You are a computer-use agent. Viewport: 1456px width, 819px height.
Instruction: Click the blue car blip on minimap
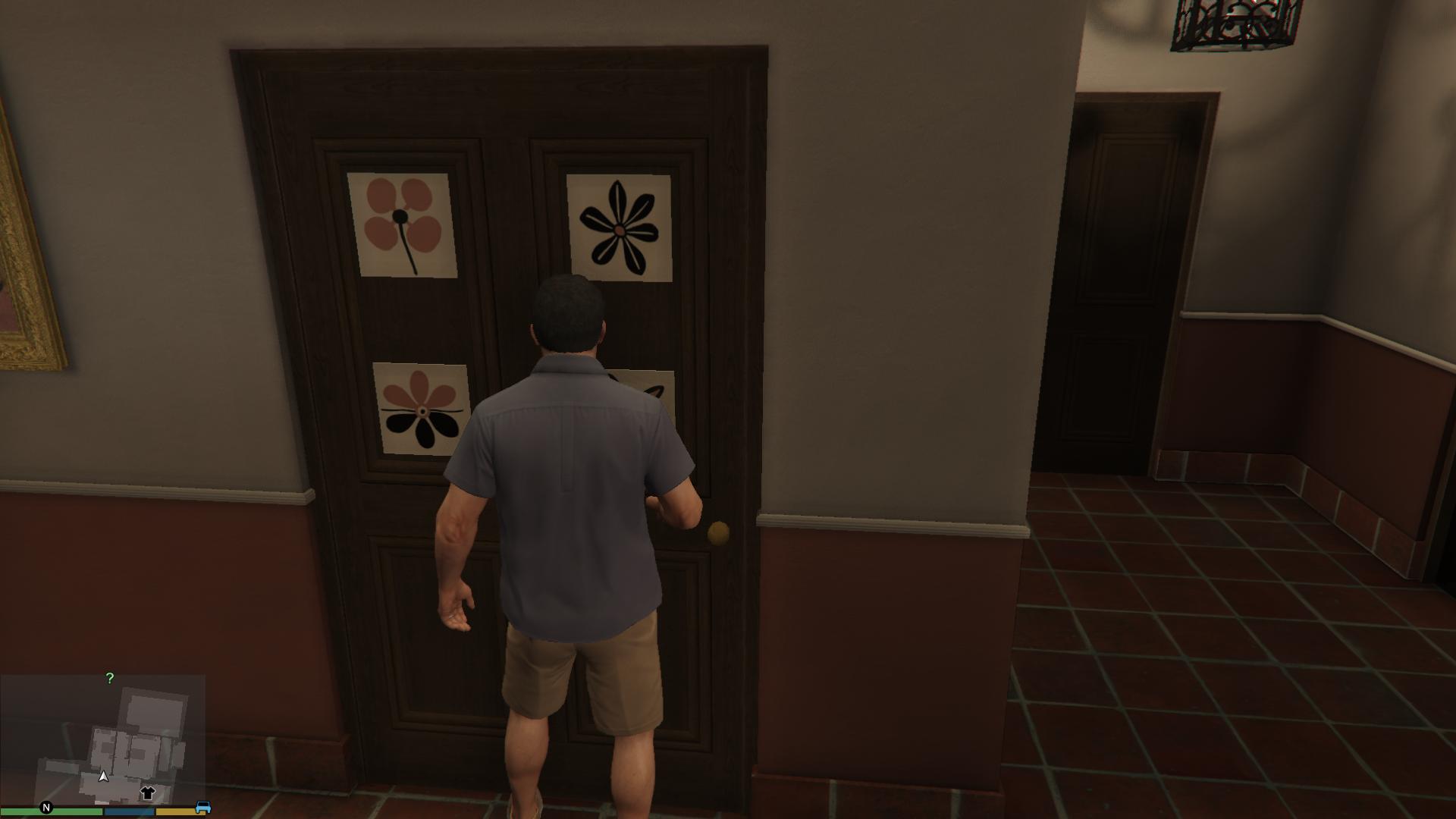(x=202, y=808)
